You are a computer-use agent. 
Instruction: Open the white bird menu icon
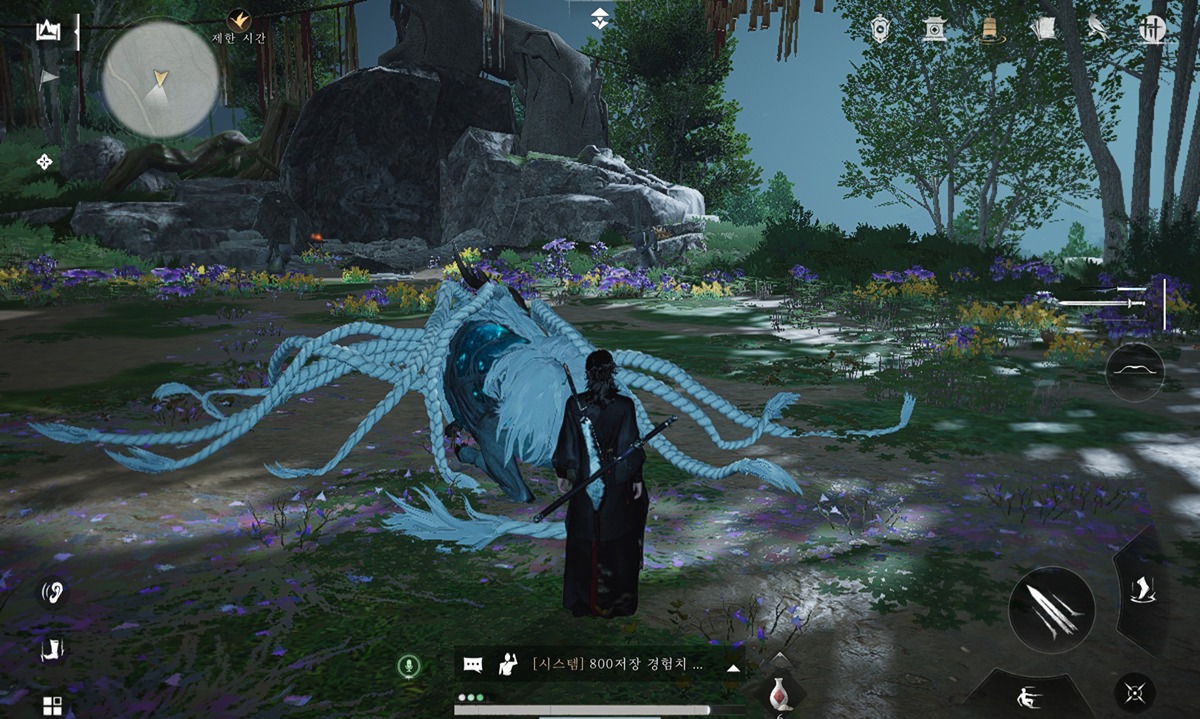pos(1098,29)
